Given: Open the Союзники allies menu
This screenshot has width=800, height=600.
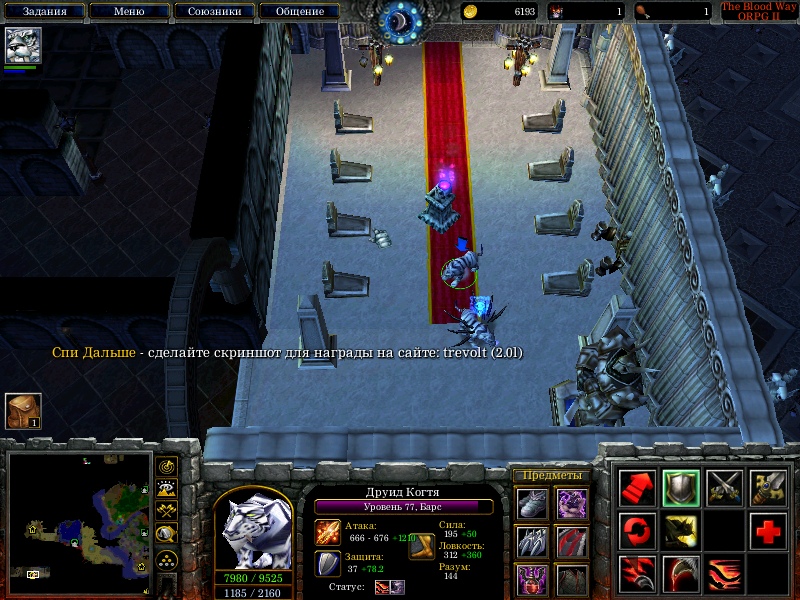Looking at the screenshot, I should [213, 12].
